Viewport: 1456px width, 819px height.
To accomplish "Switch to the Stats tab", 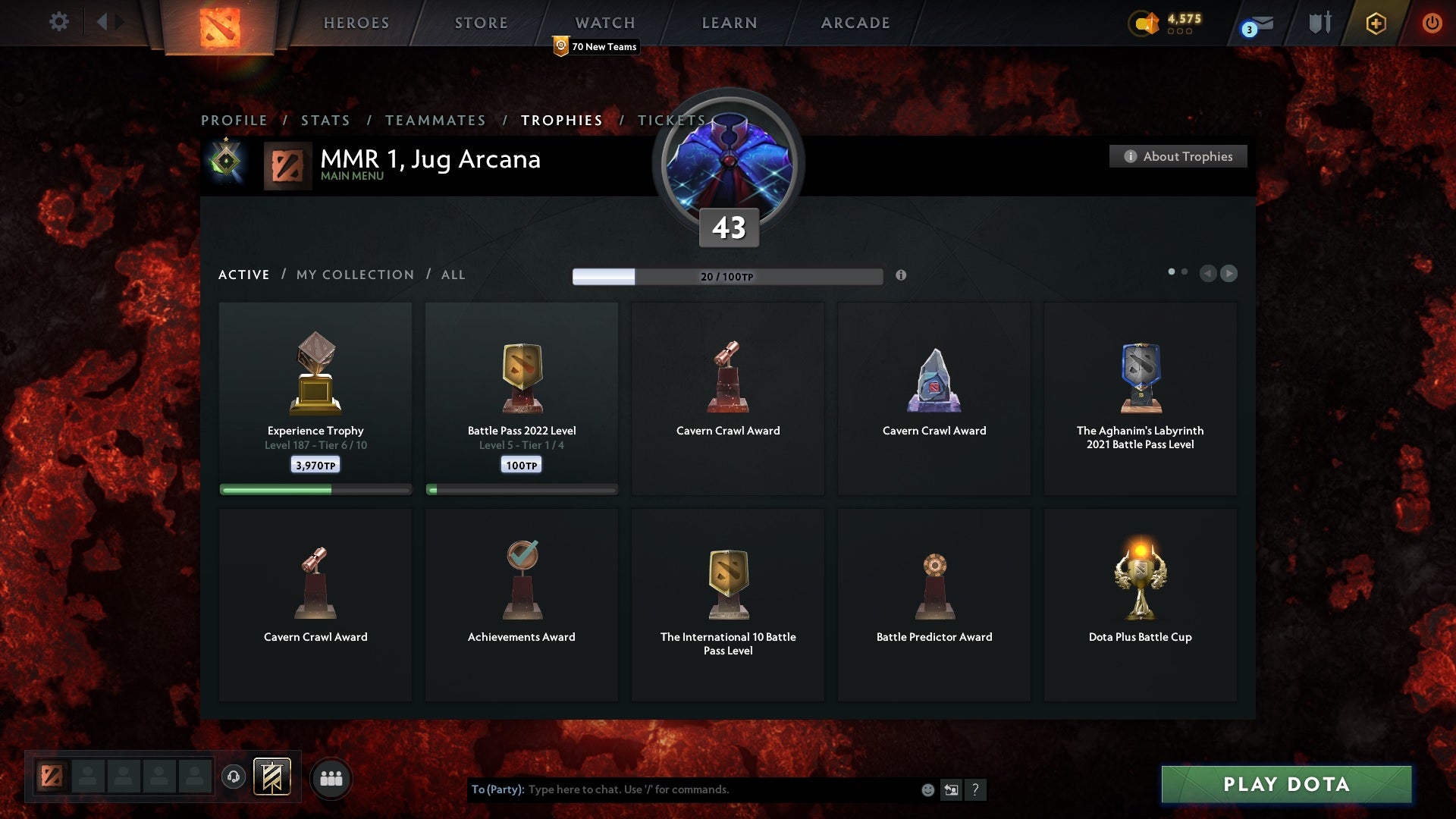I will (325, 121).
